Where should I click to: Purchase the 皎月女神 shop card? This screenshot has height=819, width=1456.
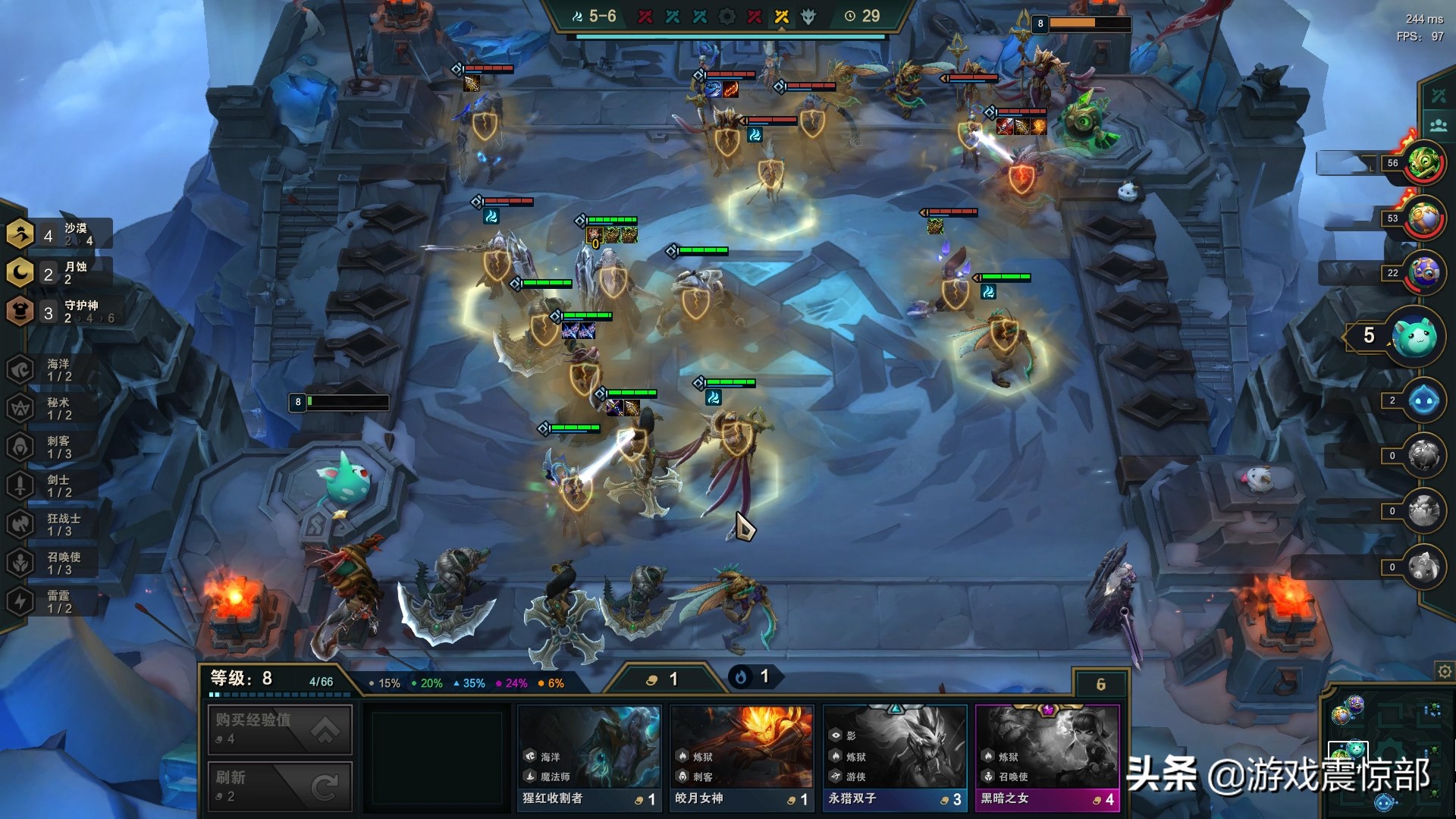tap(742, 758)
